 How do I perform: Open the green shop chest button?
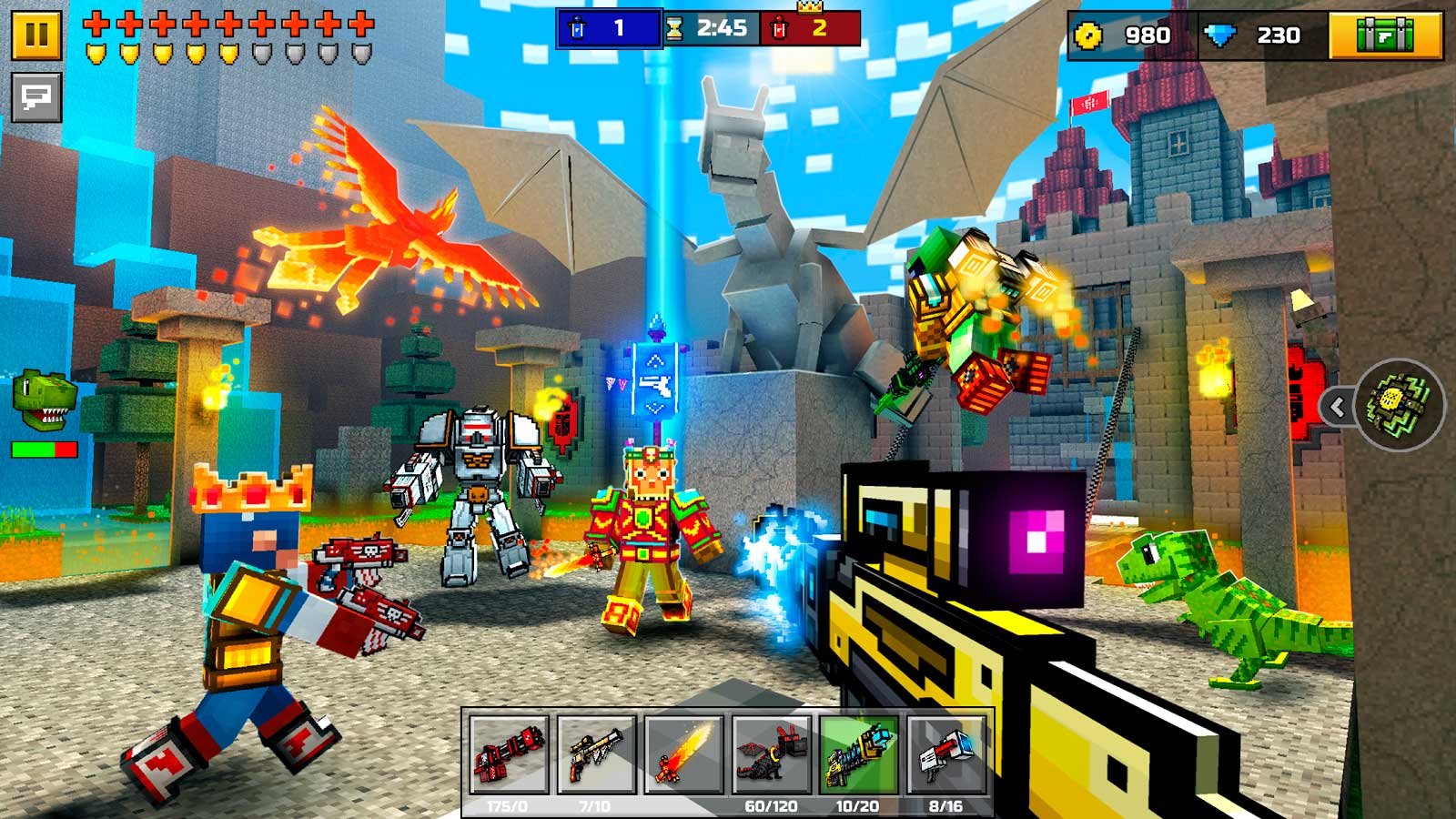1385,35
